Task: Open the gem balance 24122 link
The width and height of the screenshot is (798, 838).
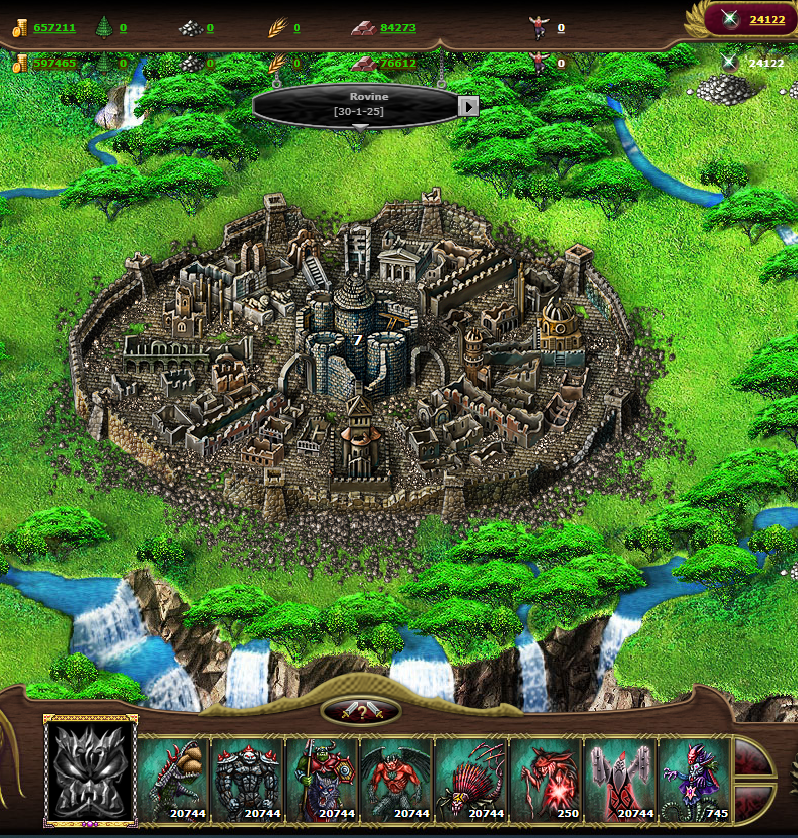Action: pos(766,19)
